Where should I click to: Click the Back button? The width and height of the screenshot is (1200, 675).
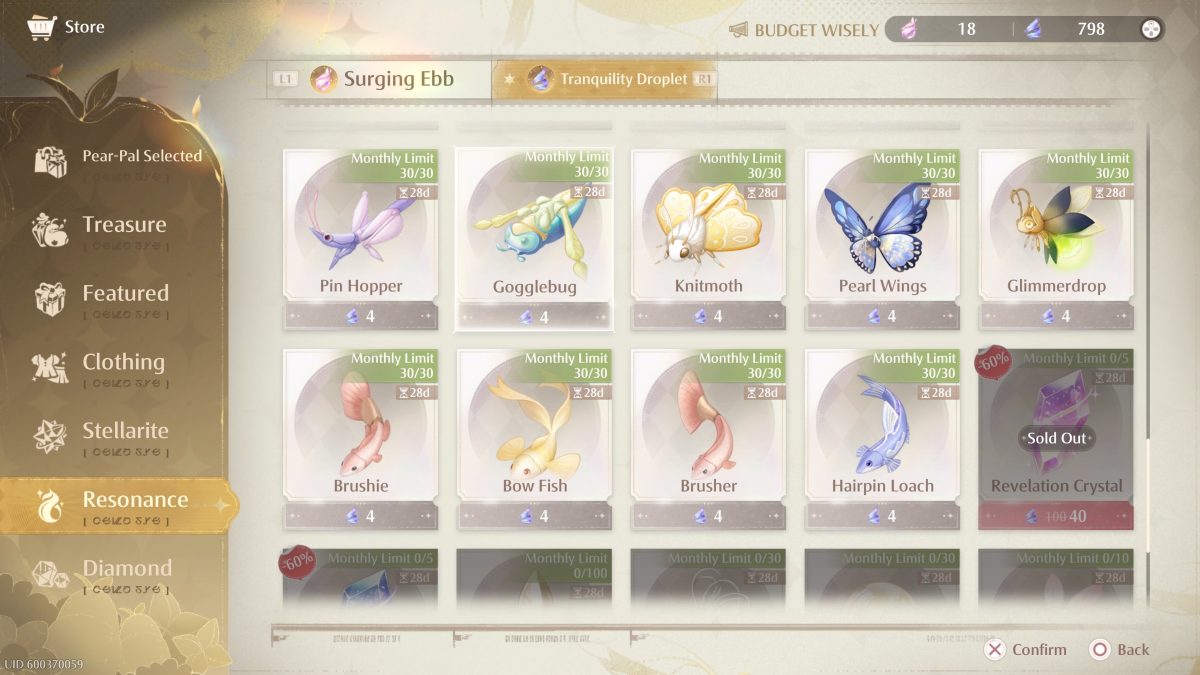pyautogui.click(x=1120, y=650)
